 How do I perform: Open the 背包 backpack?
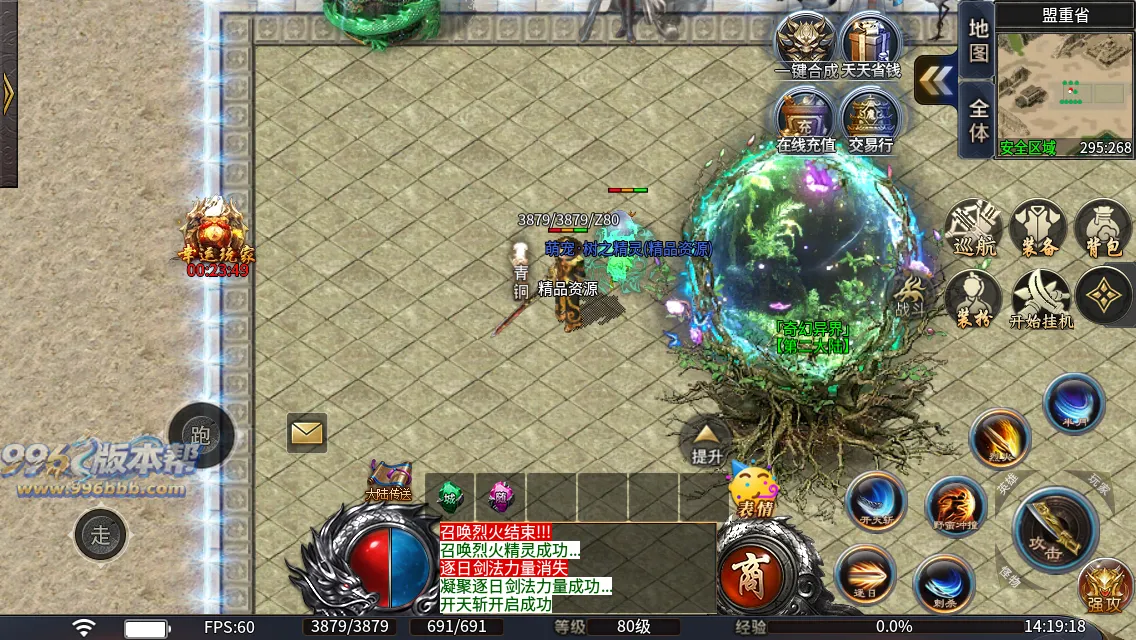click(1104, 228)
